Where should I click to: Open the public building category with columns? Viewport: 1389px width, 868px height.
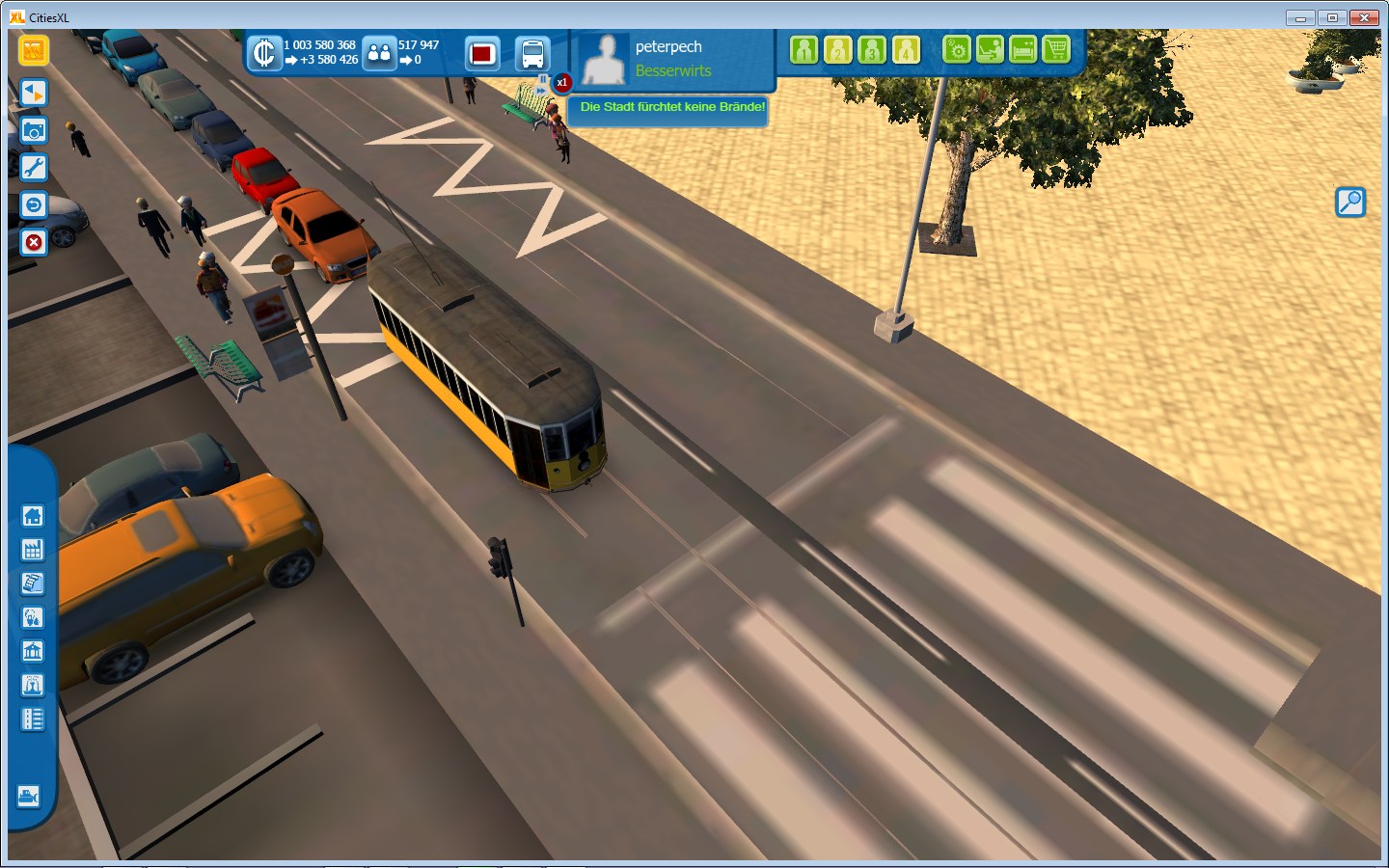pos(33,652)
